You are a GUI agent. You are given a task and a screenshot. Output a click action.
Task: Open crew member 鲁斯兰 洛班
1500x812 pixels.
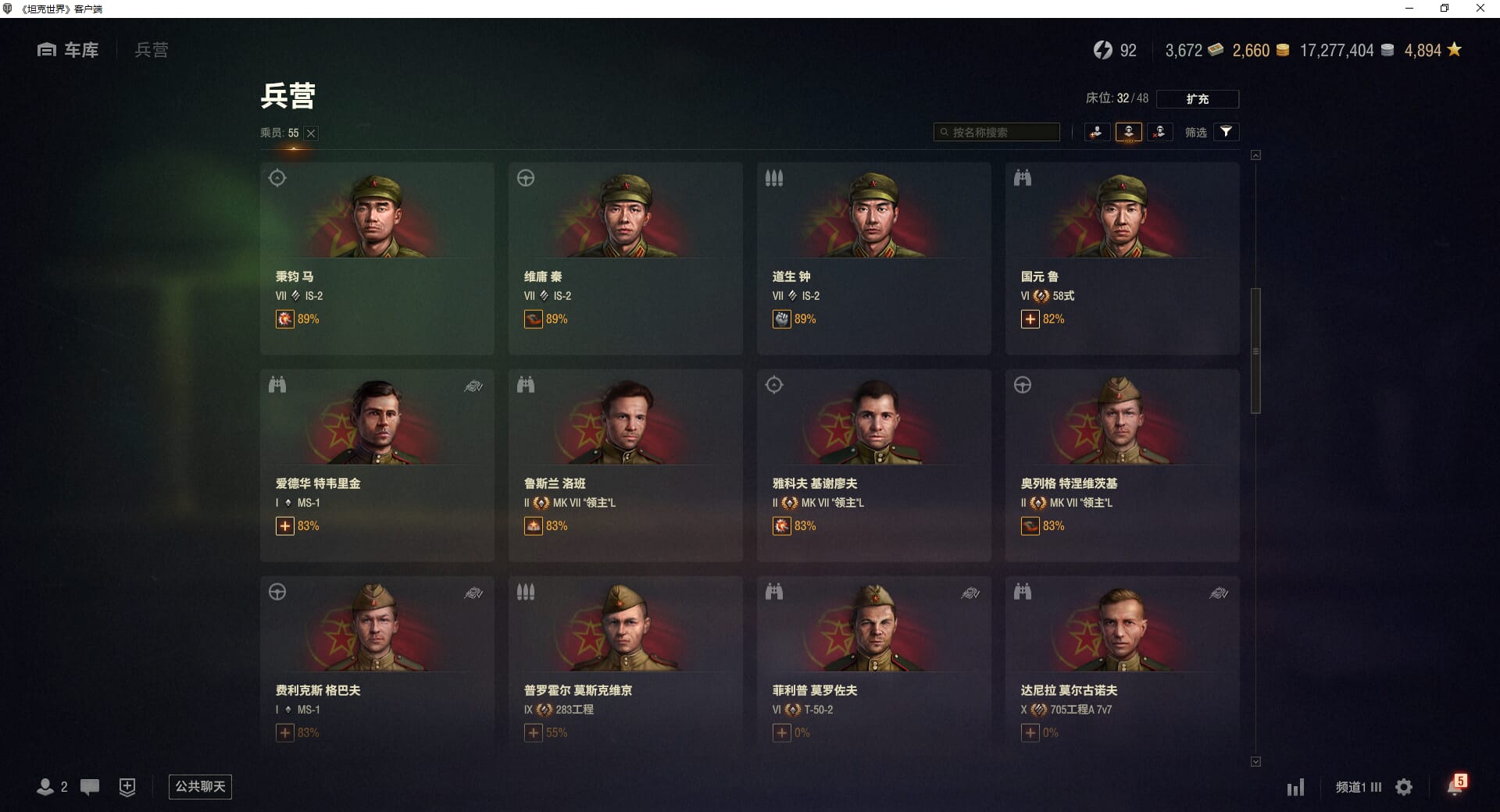(625, 465)
